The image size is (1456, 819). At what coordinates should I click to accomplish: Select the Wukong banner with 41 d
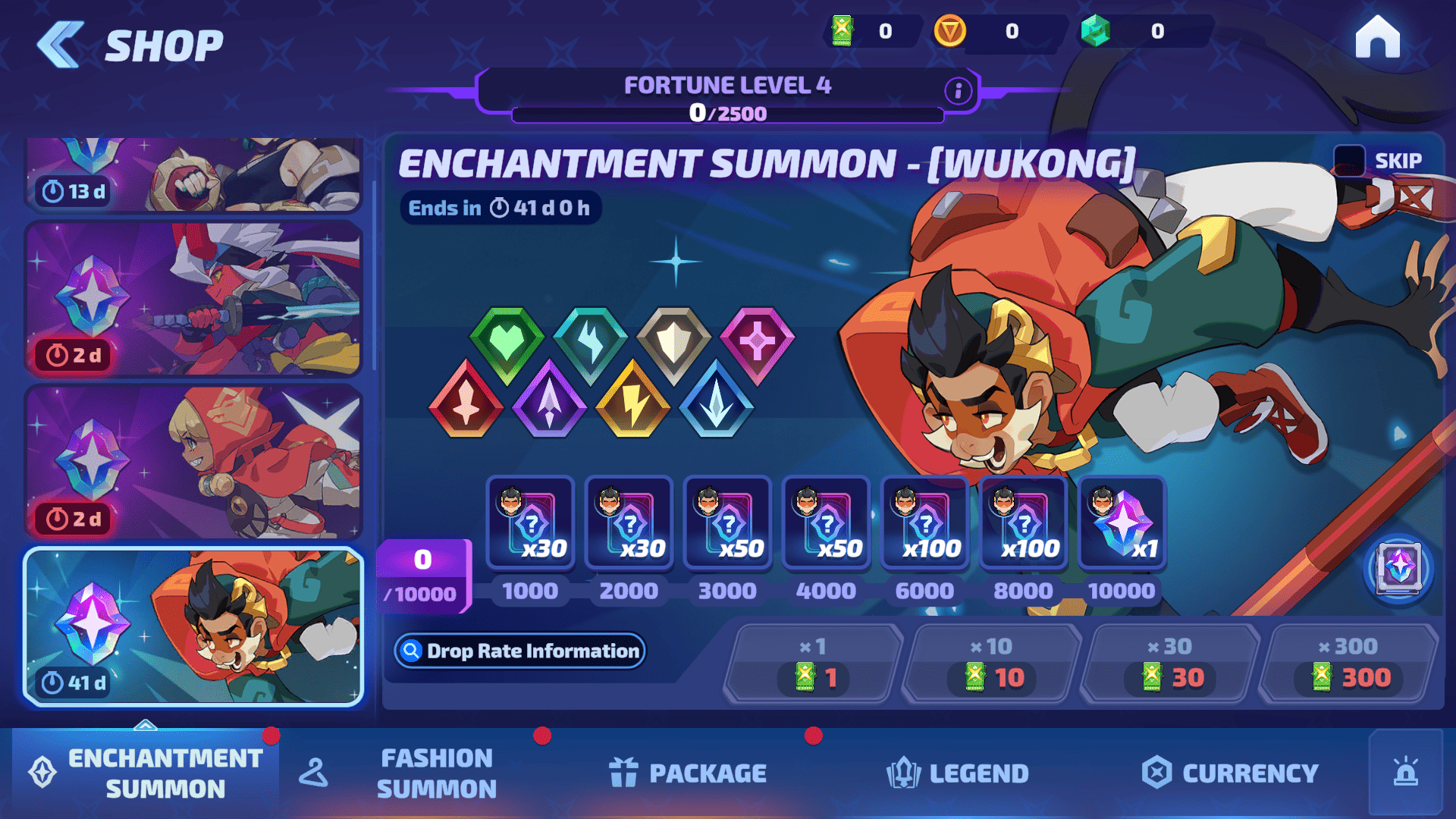[x=194, y=626]
